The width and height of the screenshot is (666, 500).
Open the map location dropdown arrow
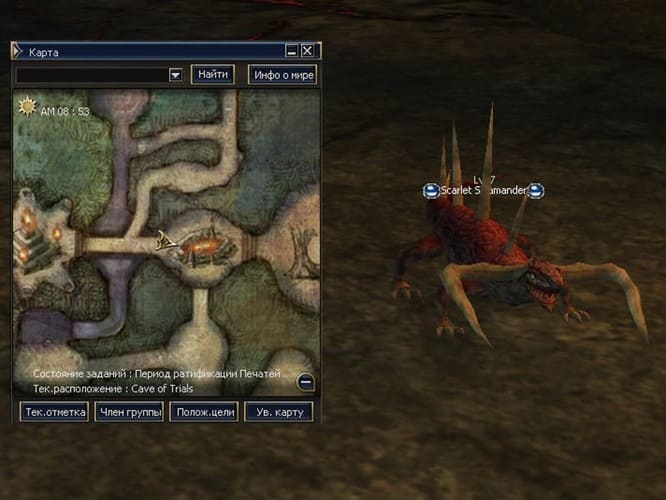point(175,74)
